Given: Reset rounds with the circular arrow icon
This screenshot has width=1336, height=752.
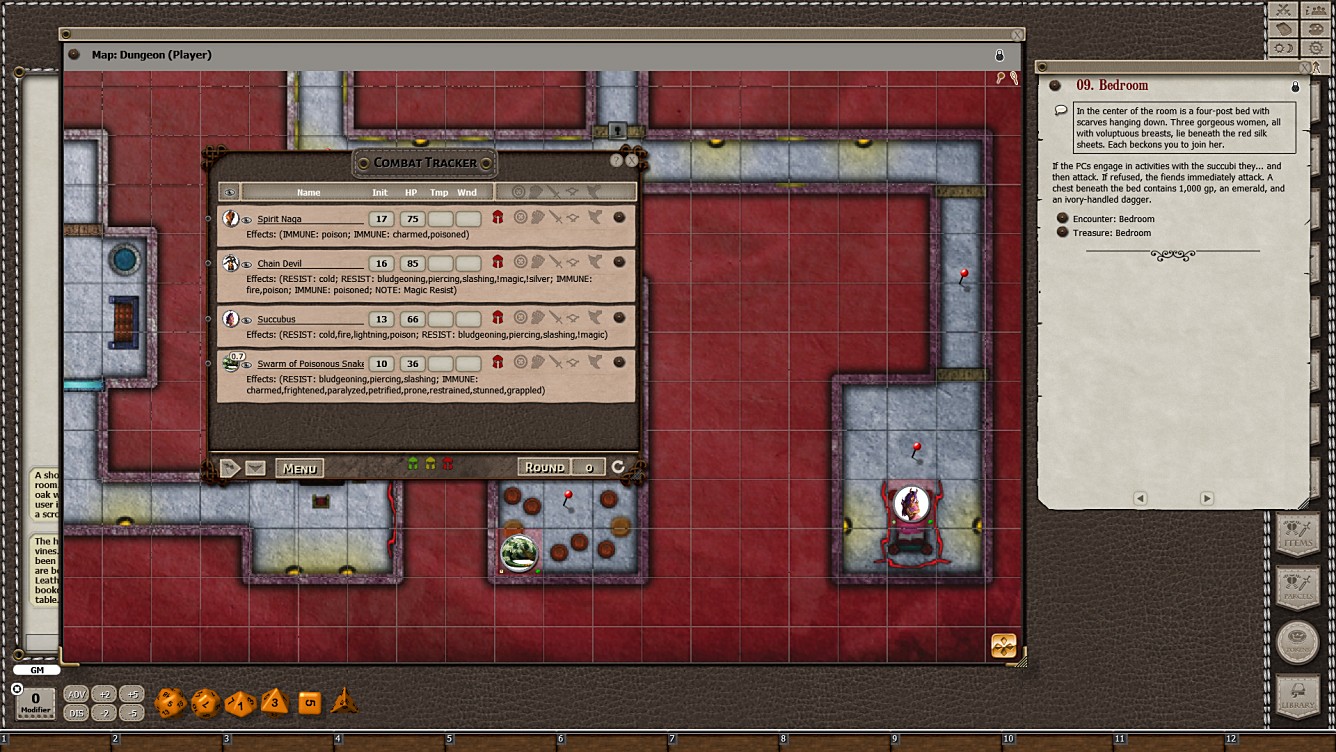Looking at the screenshot, I should (617, 466).
